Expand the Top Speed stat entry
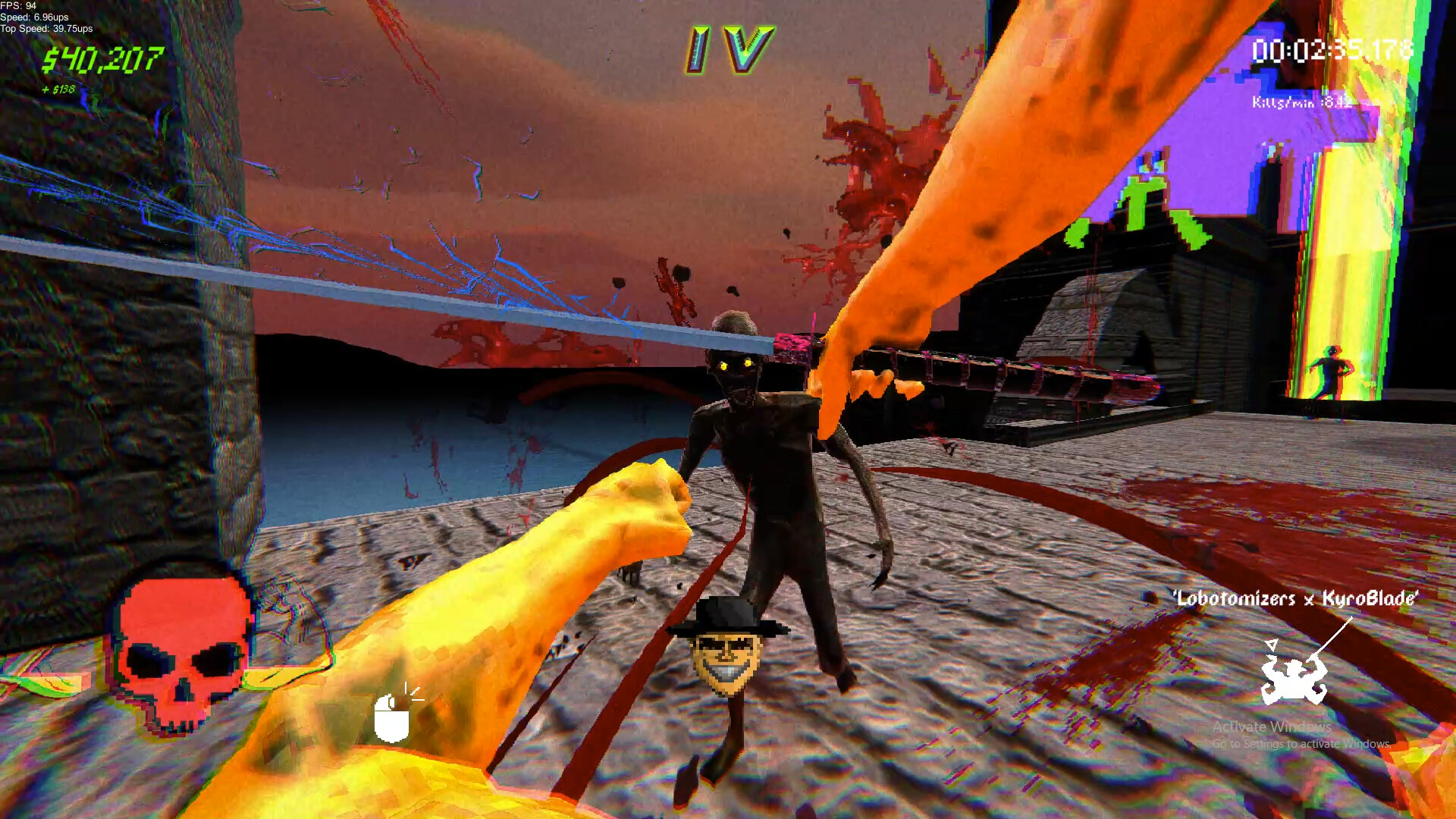Image resolution: width=1456 pixels, height=819 pixels. [x=45, y=30]
